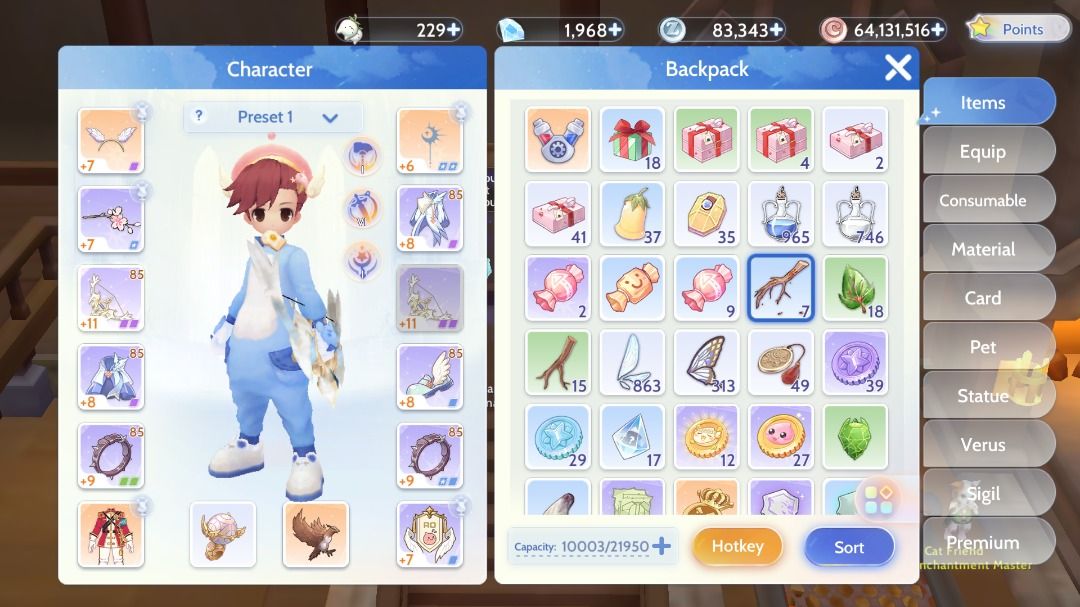Screen dimensions: 1080x607
Task: Open the Pet tab
Action: [x=982, y=347]
